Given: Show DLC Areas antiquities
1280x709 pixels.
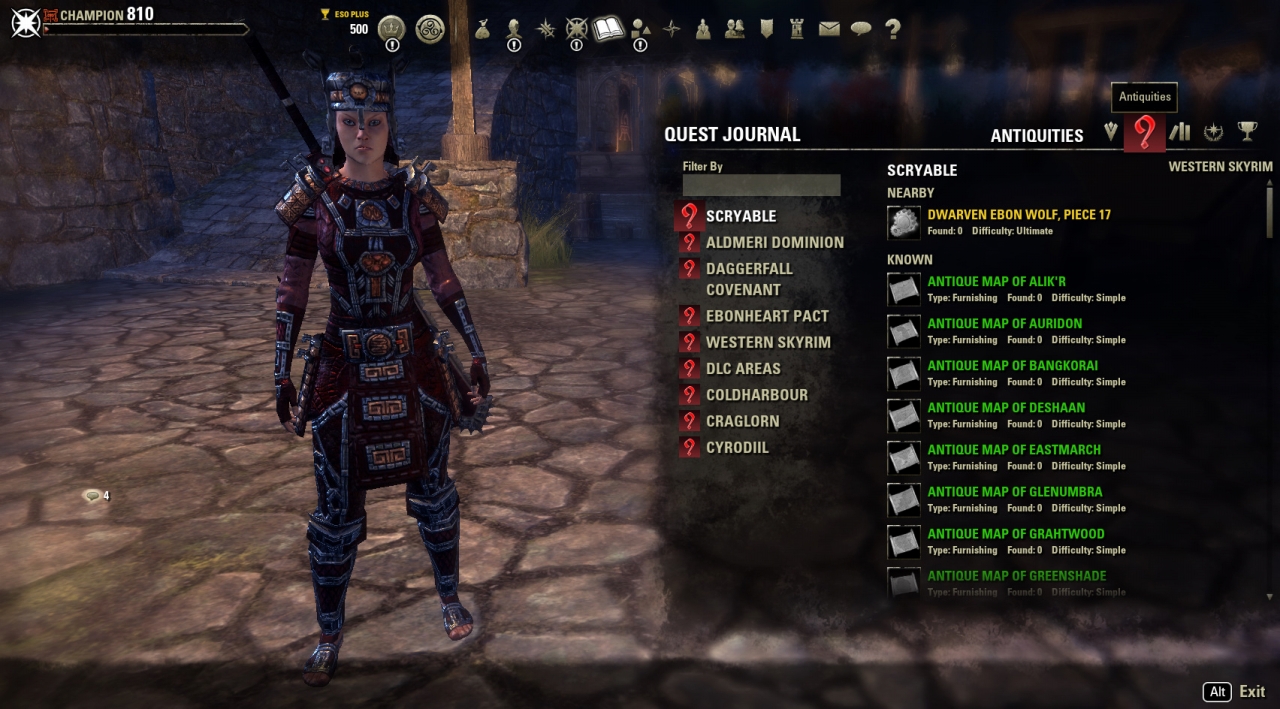Looking at the screenshot, I should coord(743,368).
